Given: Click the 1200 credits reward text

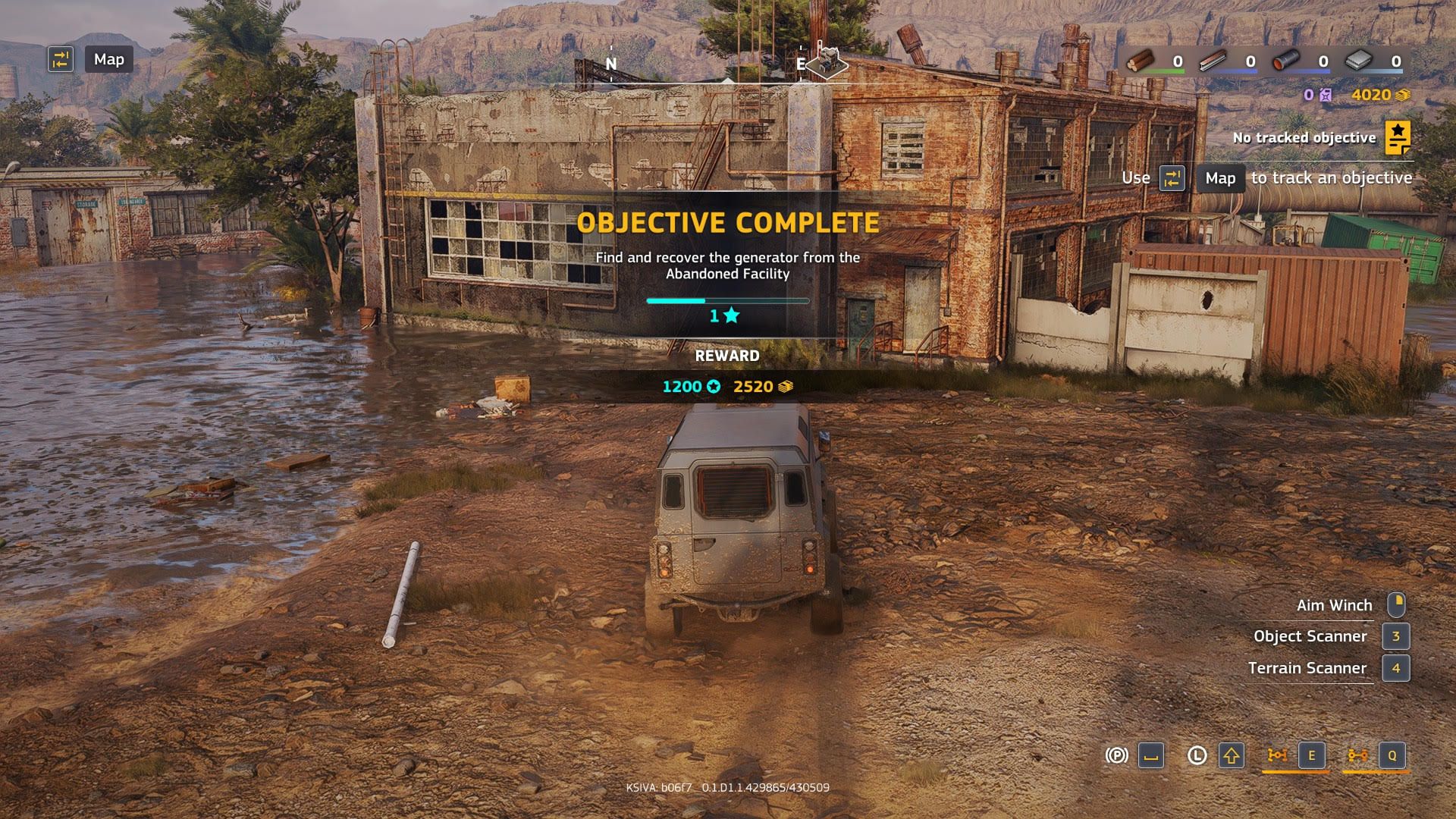Looking at the screenshot, I should pos(682,386).
